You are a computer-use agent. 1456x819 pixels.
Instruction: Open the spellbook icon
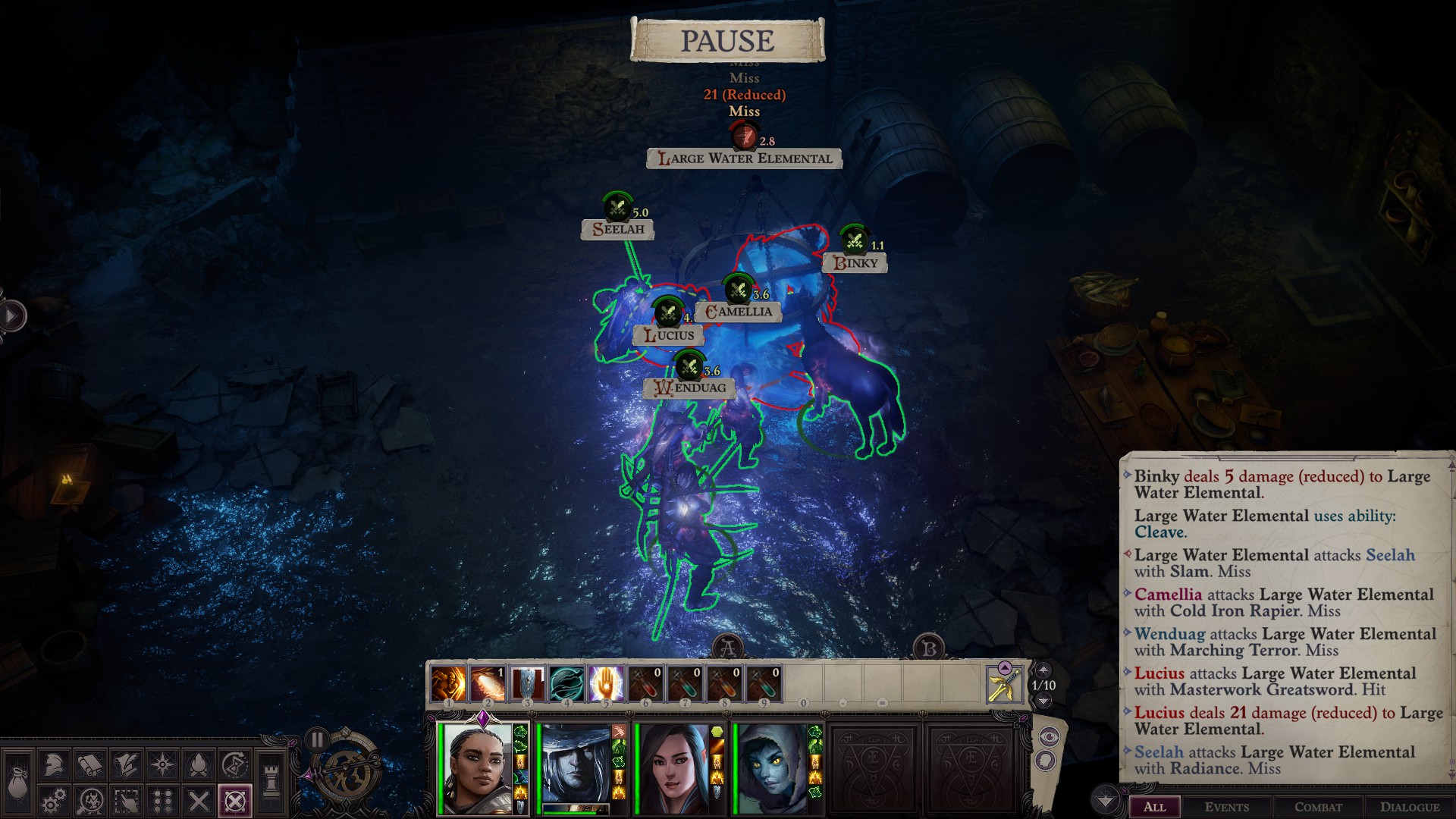click(x=90, y=764)
